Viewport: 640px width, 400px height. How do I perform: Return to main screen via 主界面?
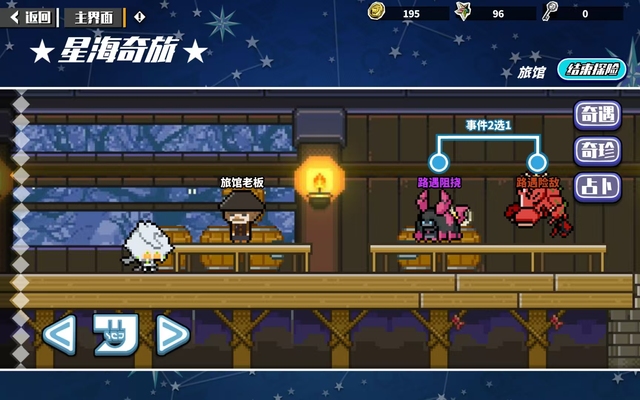point(94,17)
